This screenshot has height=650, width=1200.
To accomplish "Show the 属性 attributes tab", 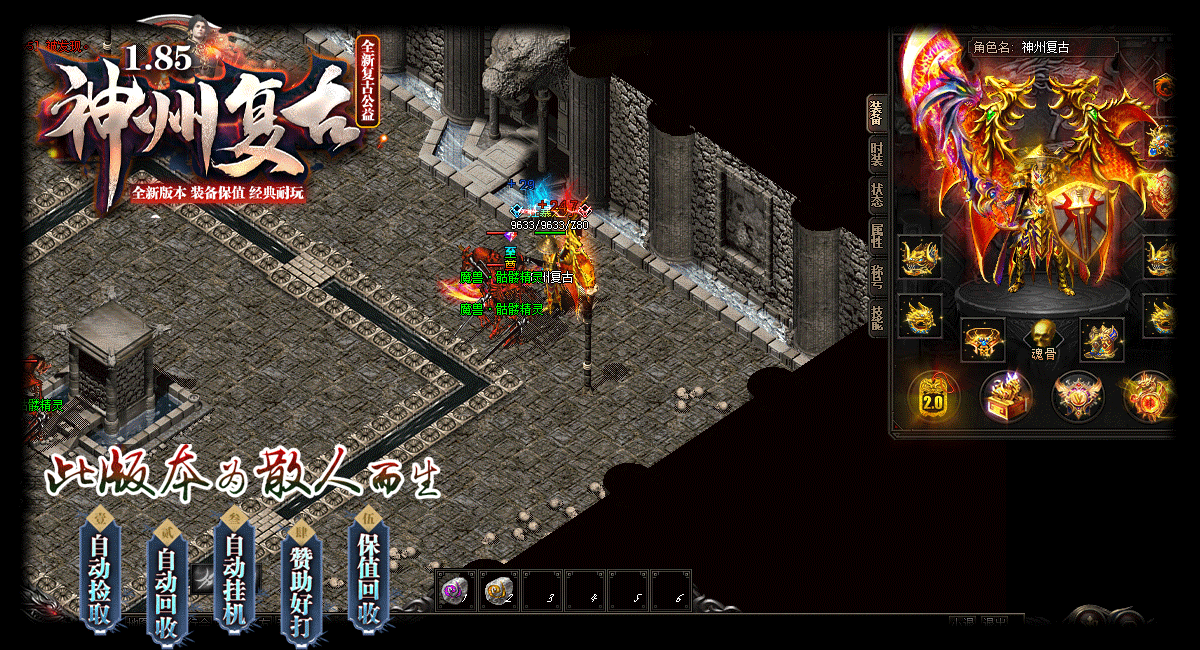I will (876, 236).
